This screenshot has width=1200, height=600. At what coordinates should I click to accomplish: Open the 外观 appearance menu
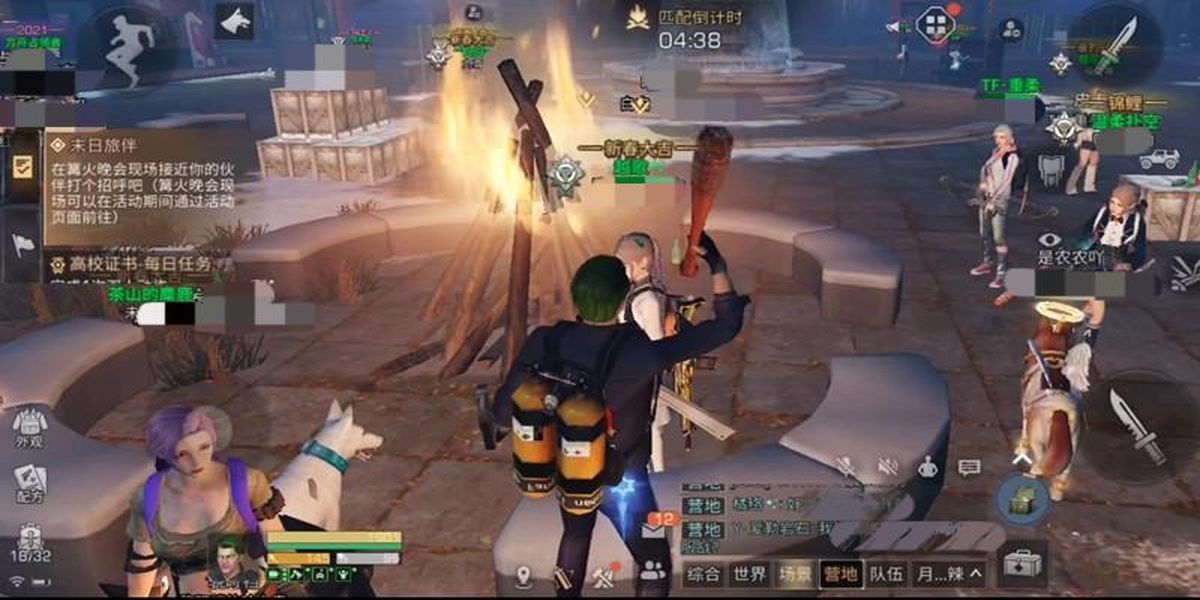[29, 428]
